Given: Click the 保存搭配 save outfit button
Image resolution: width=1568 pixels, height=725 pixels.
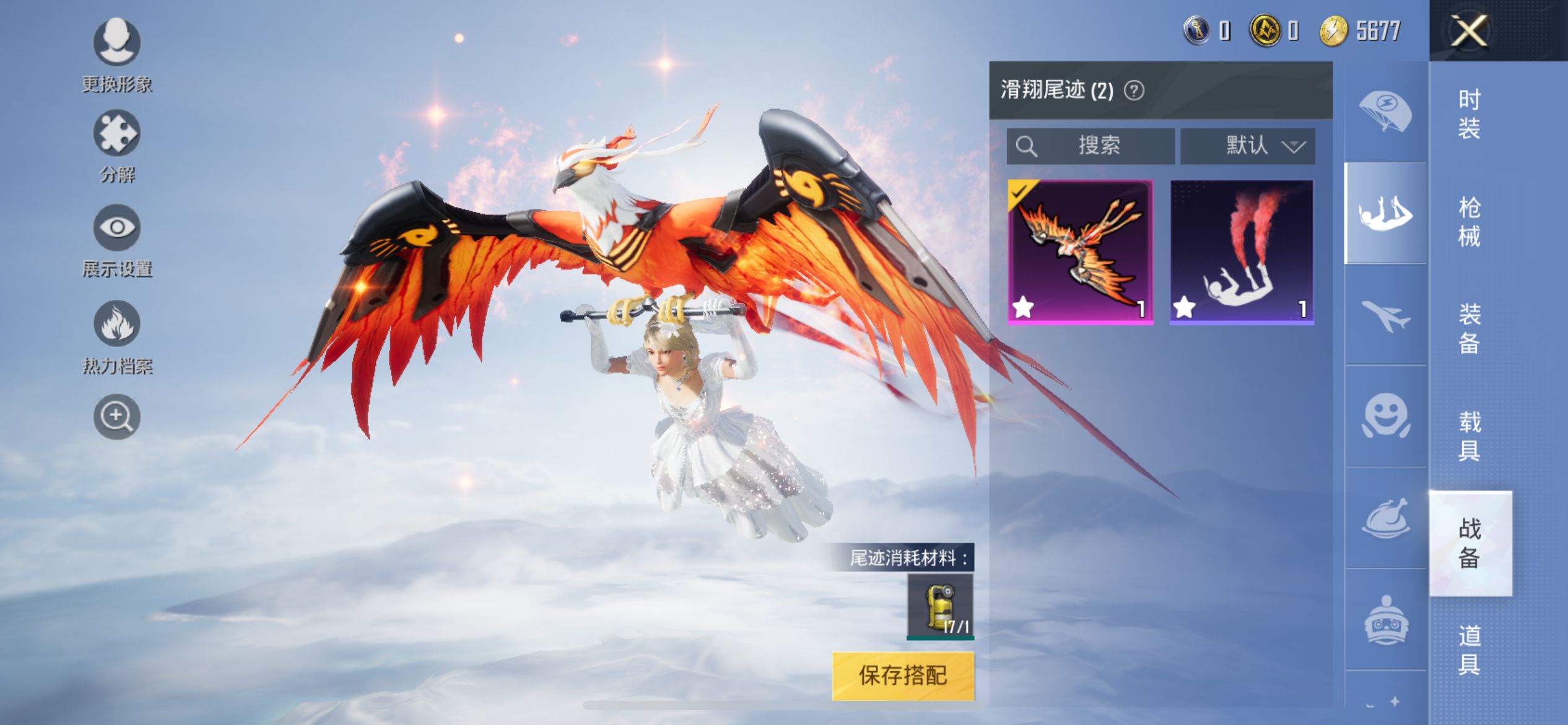Looking at the screenshot, I should (x=902, y=675).
